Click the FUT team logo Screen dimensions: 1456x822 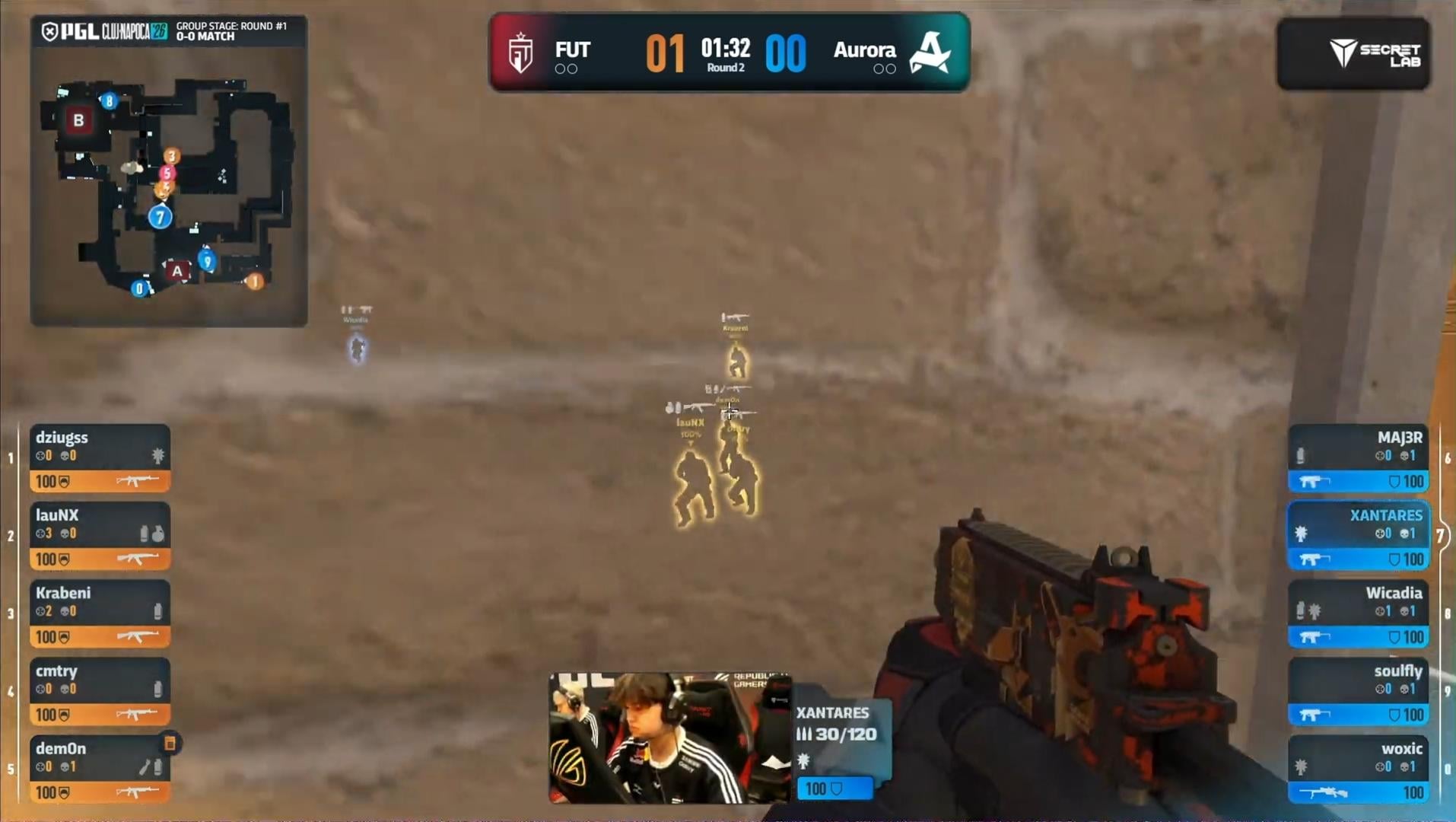click(521, 52)
